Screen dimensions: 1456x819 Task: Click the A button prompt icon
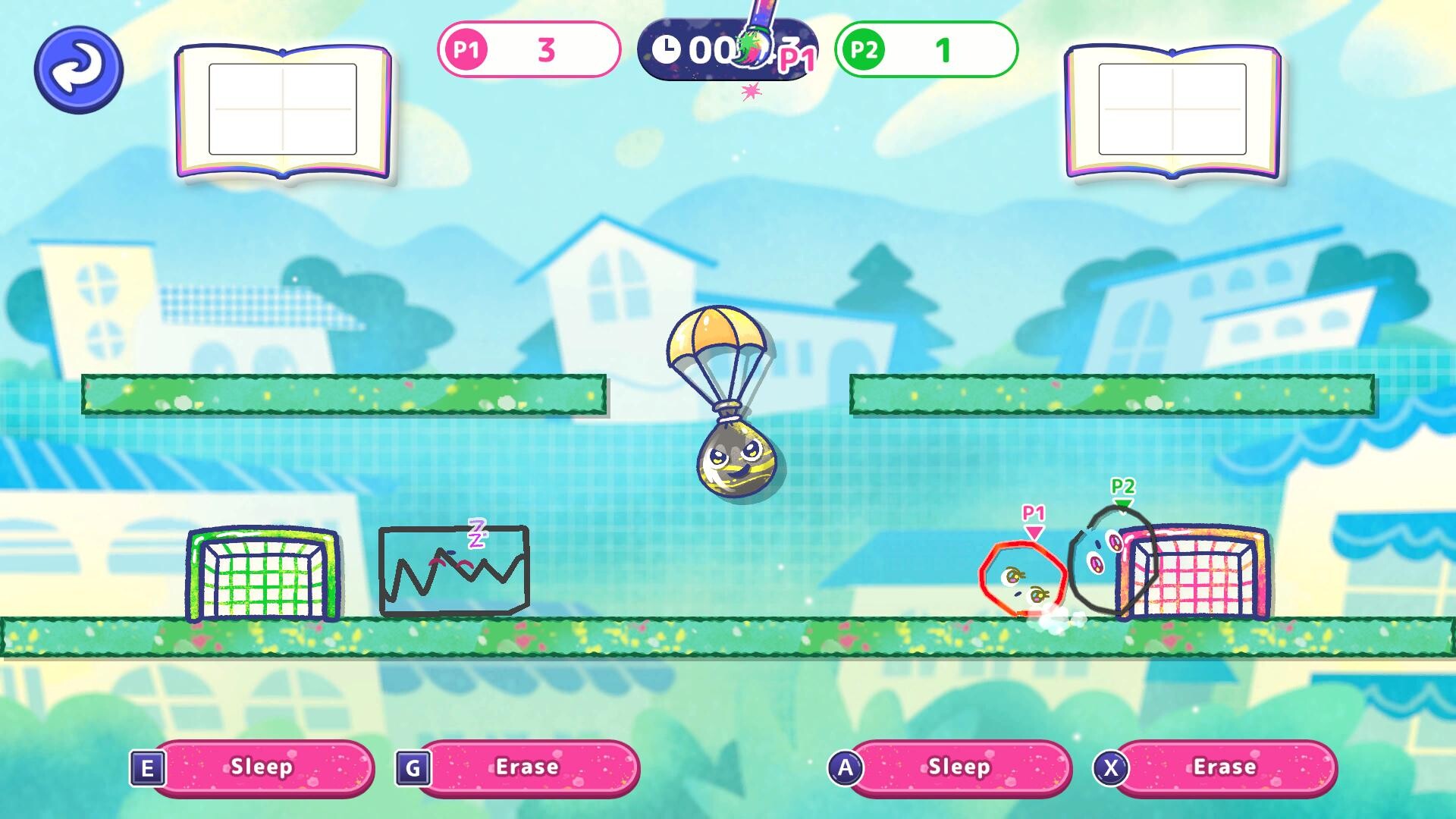tap(847, 767)
